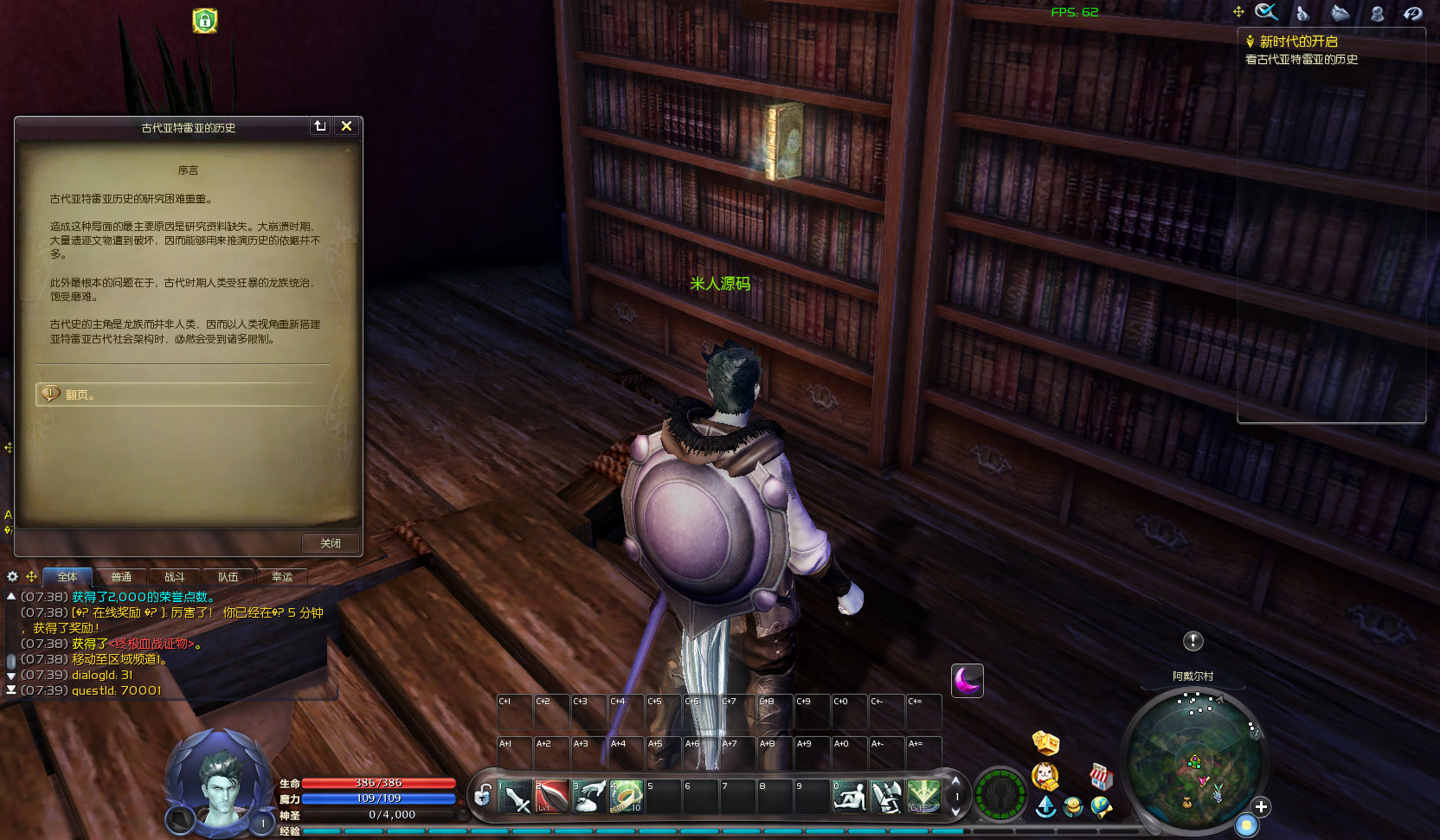Activate the loot pickup hand skill
Viewport: 1440px width, 840px height.
click(589, 797)
